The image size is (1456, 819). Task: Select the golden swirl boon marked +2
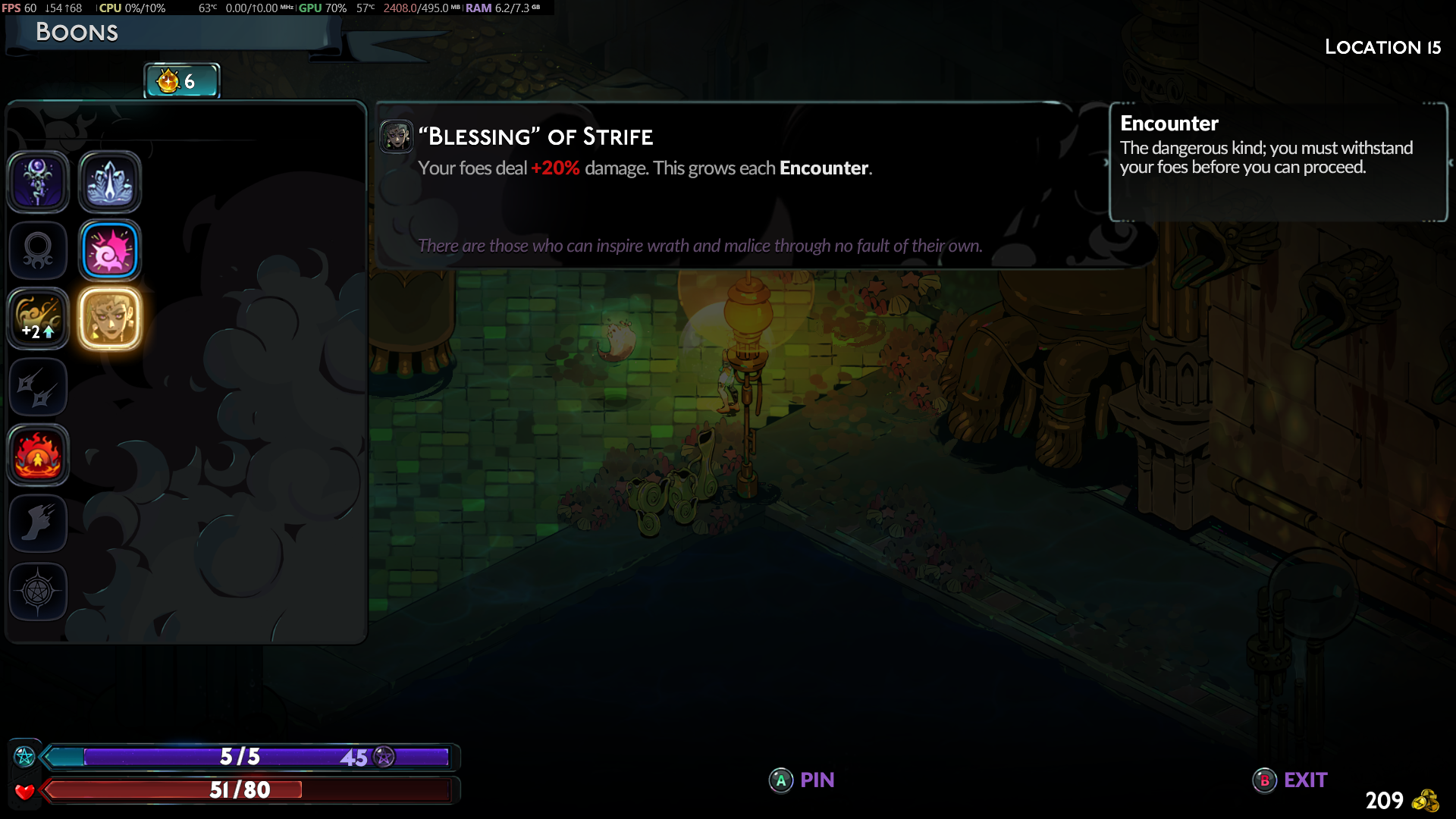click(x=38, y=318)
